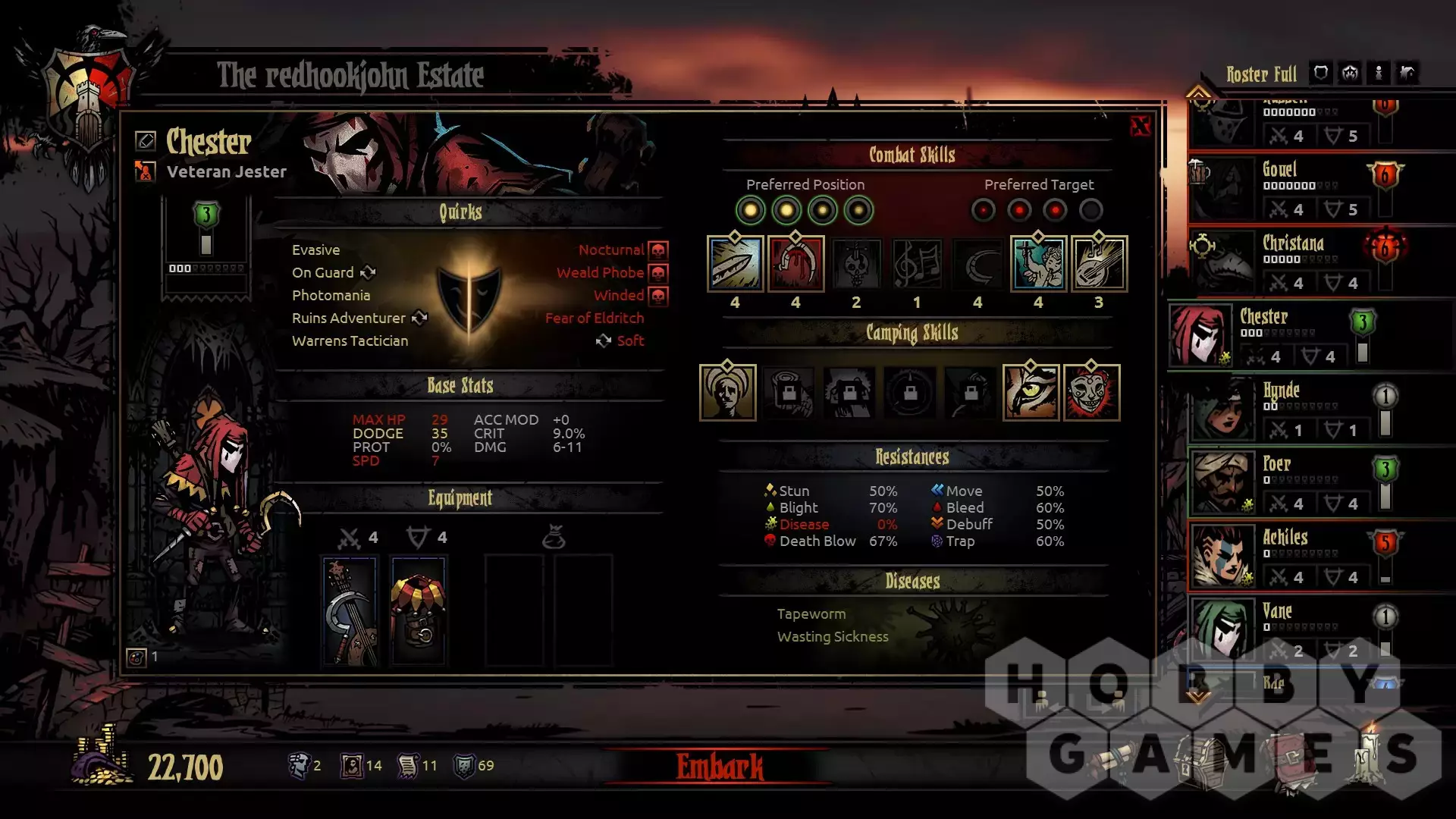The height and width of the screenshot is (819, 1456).
Task: Edit Chester's name with pencil icon
Action: 145,140
